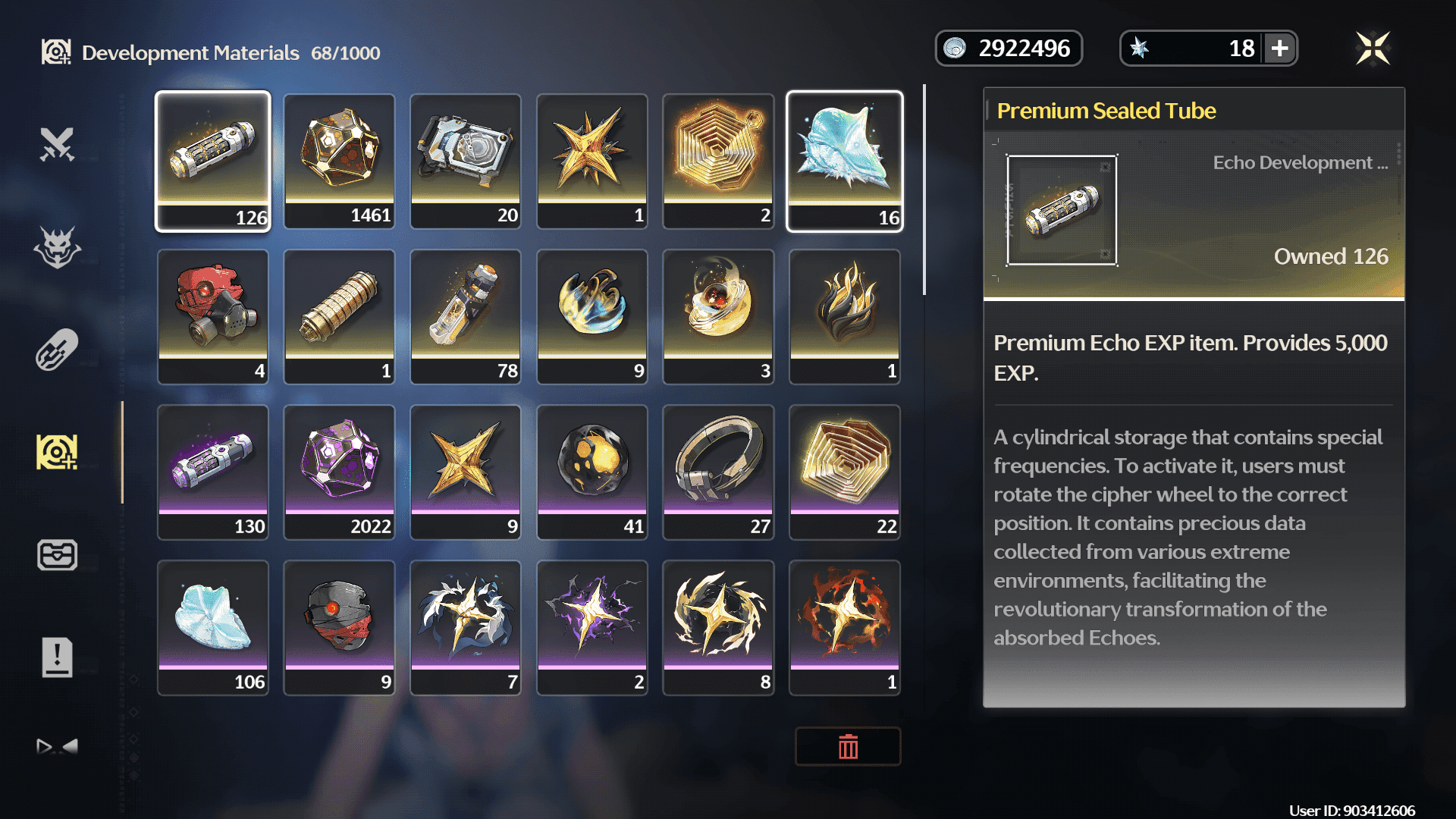Choose the black helmet with red bandana
Image resolution: width=1456 pixels, height=819 pixels.
click(339, 627)
